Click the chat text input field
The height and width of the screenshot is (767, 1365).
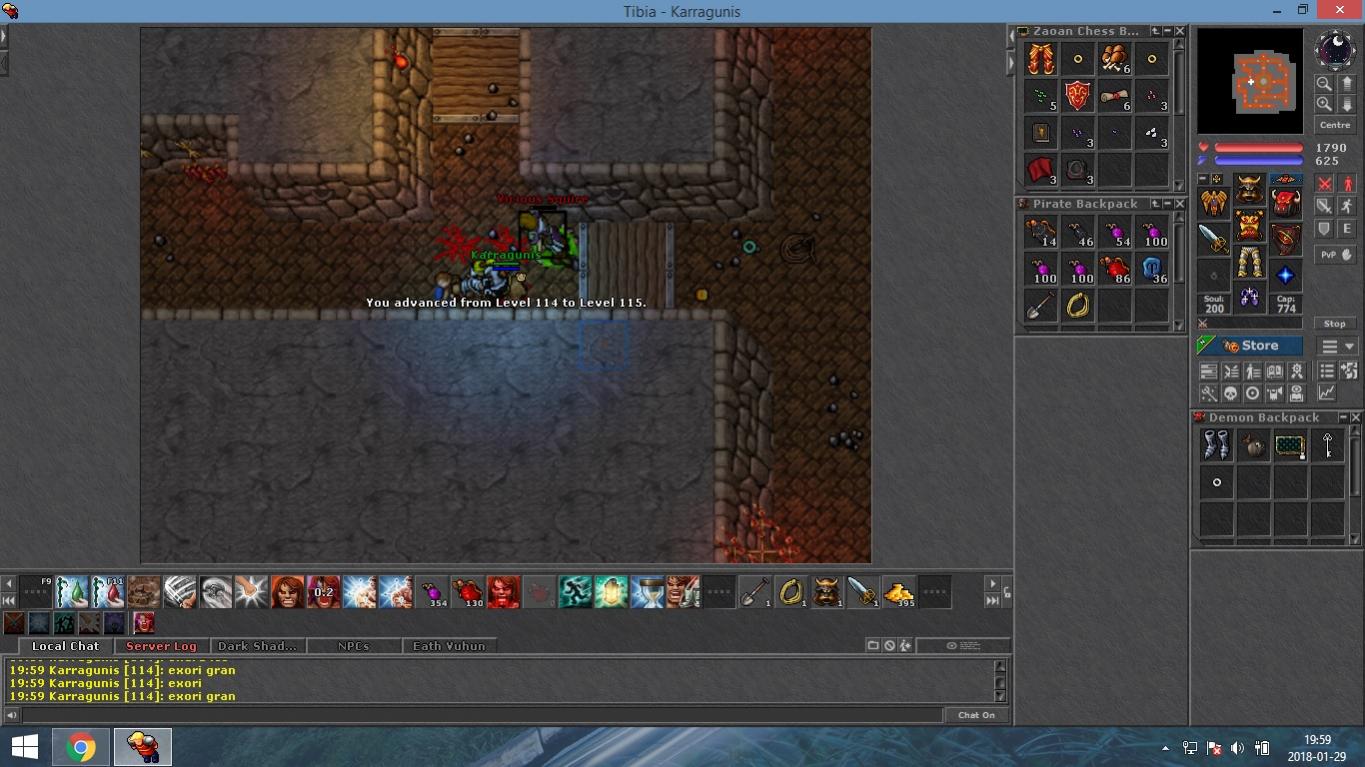click(480, 715)
